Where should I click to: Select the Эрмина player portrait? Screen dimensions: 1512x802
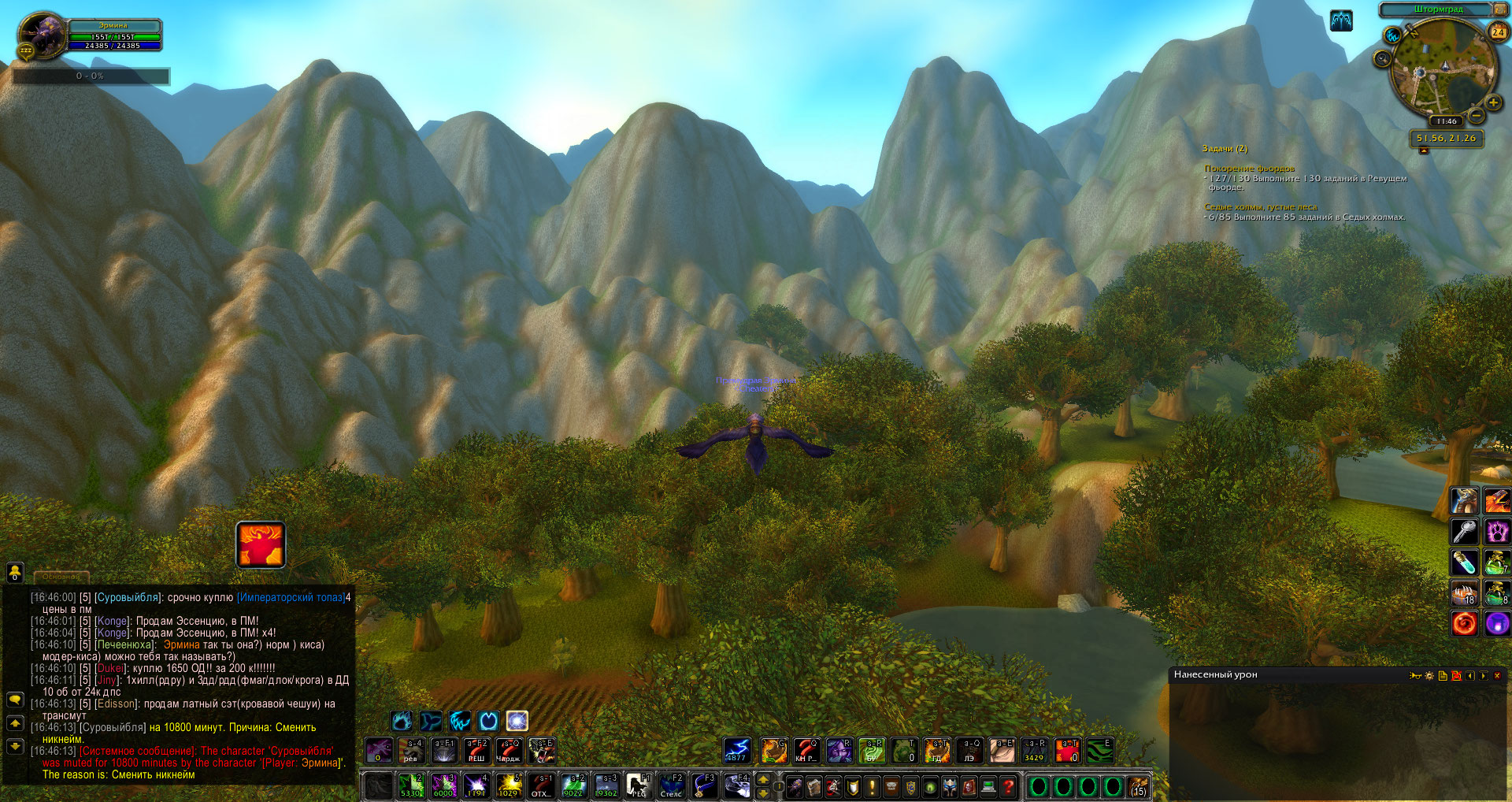pyautogui.click(x=41, y=35)
